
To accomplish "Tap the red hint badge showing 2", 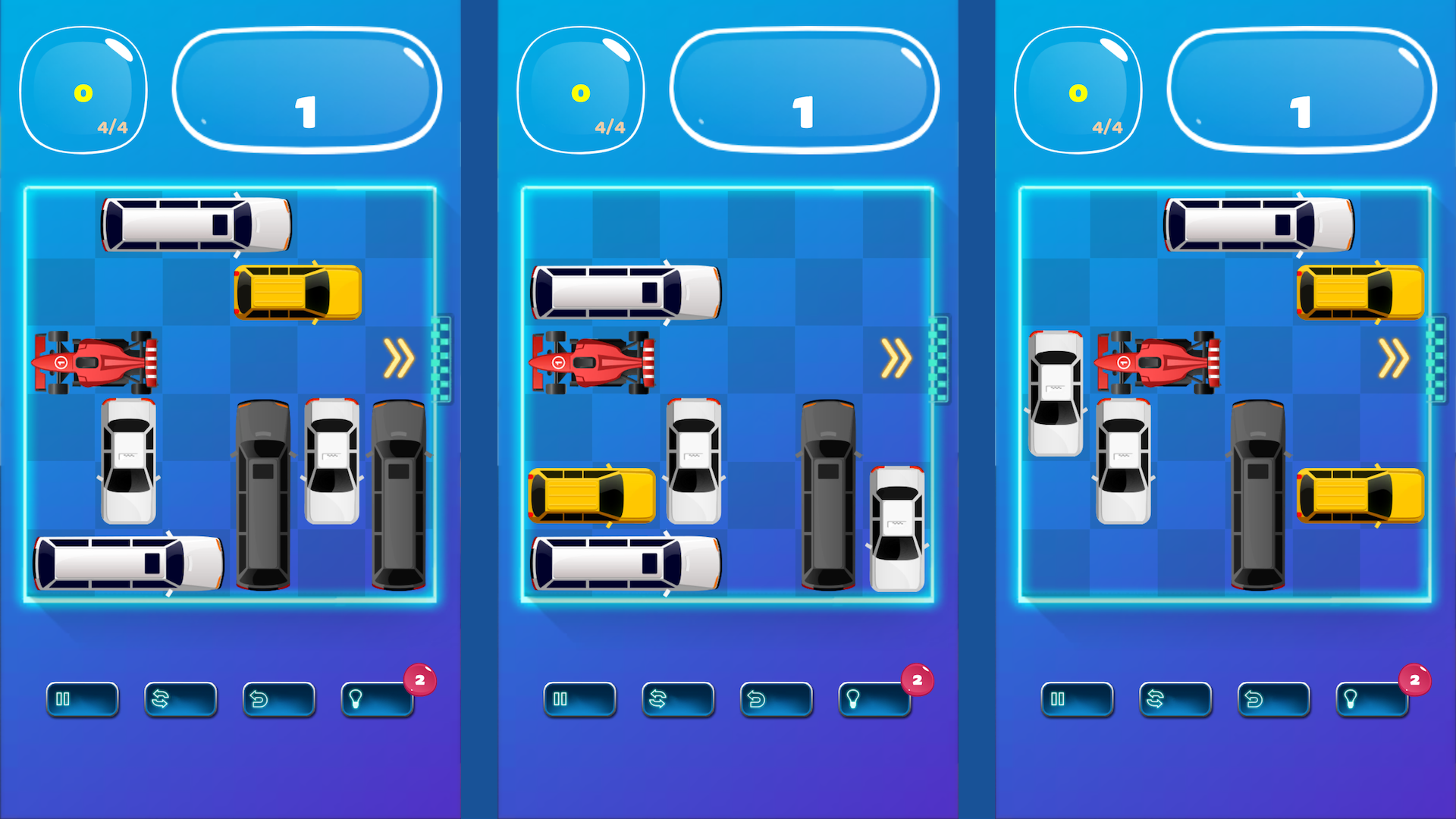I will click(x=419, y=680).
